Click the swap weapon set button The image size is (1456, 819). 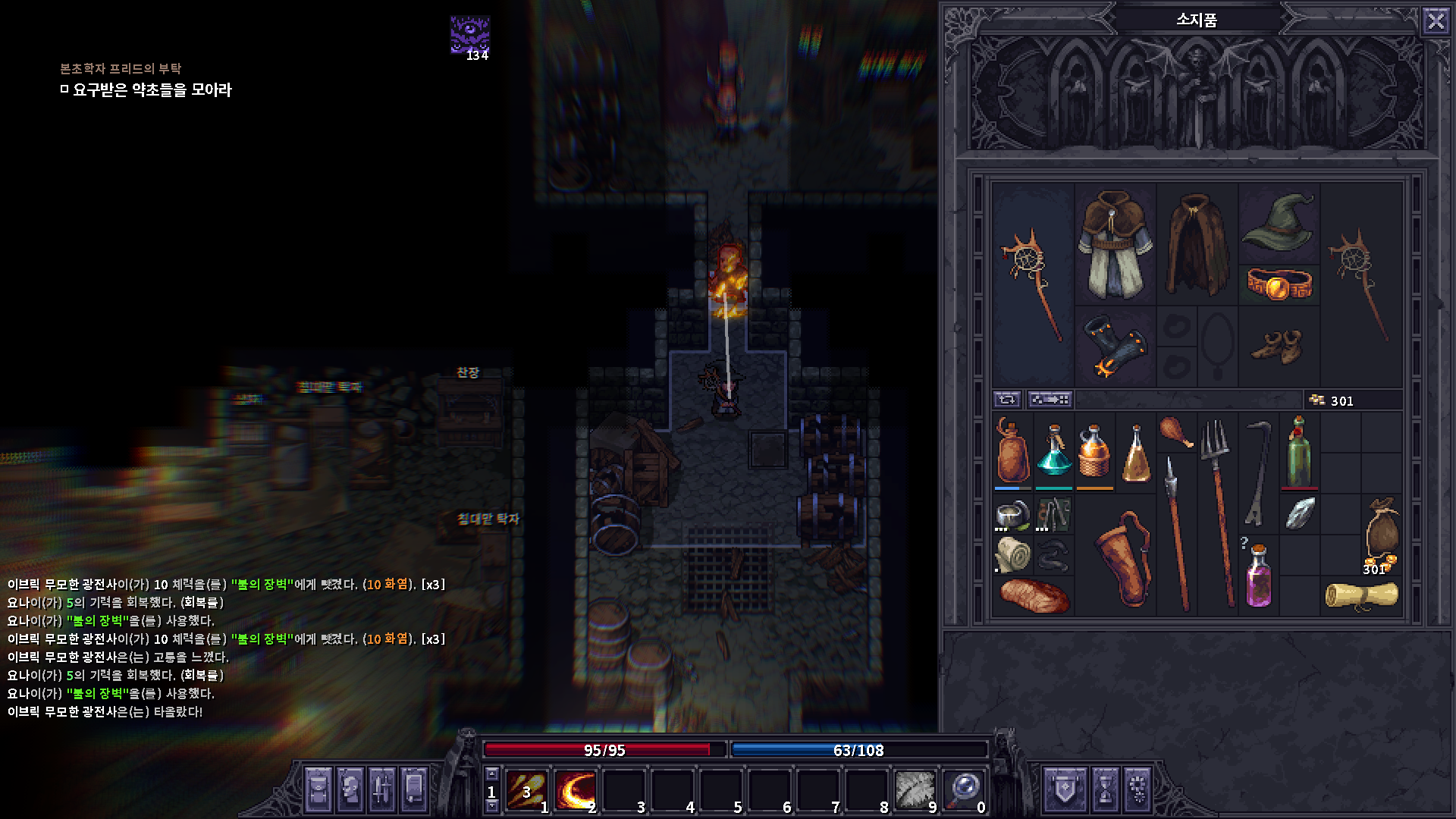click(x=1007, y=399)
